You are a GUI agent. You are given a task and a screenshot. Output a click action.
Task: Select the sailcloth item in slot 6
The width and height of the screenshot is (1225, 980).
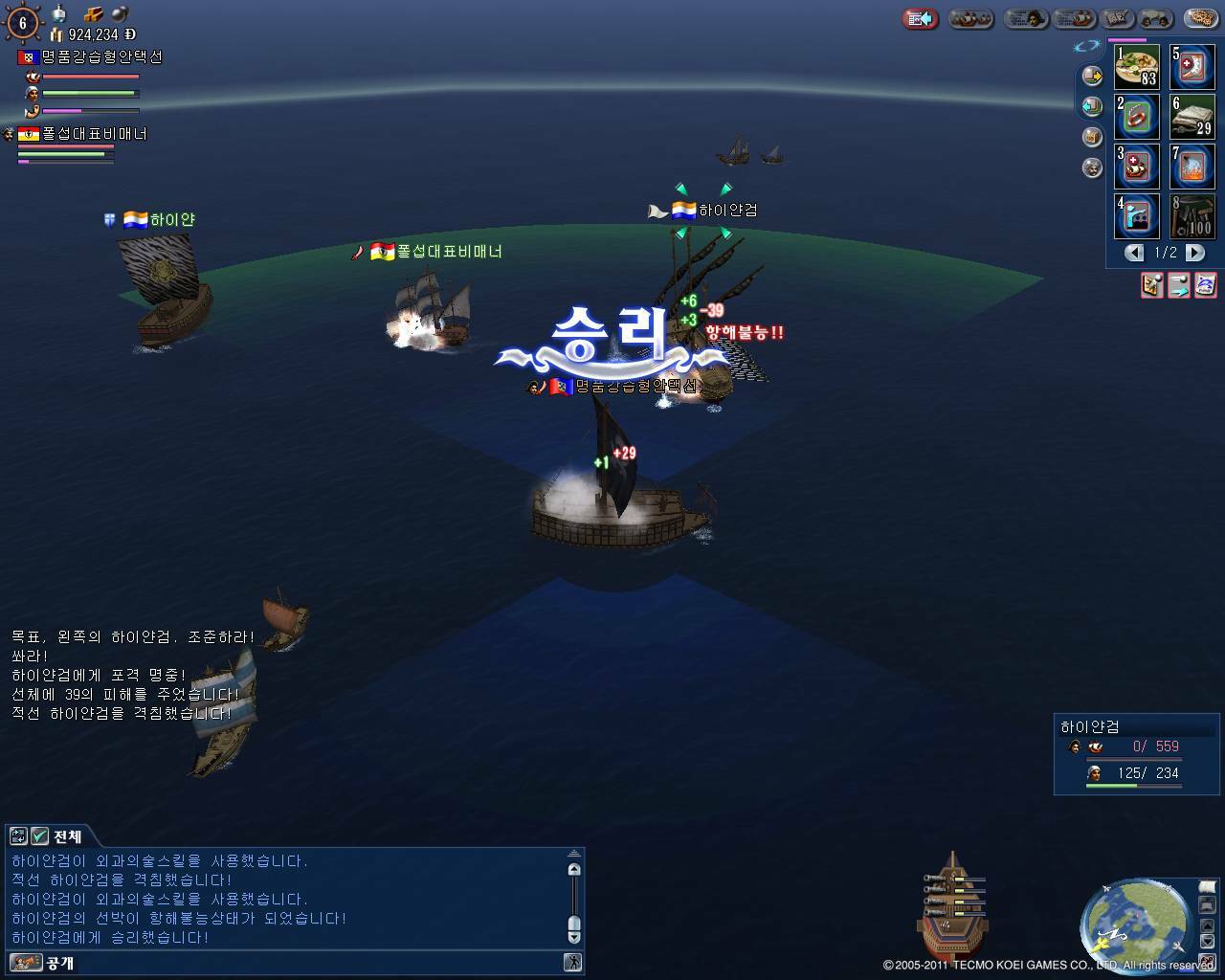1192,117
